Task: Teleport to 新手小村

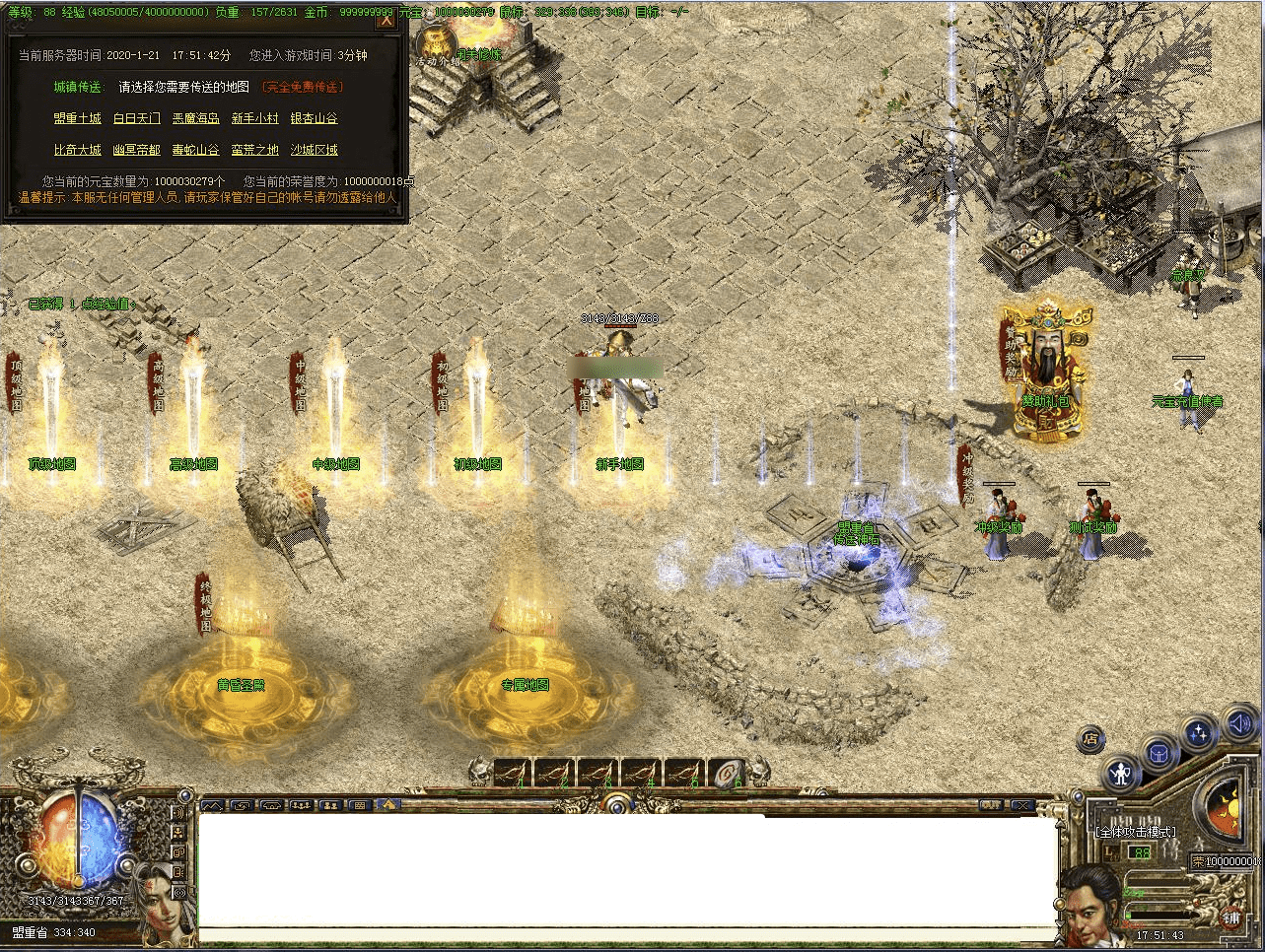Action: 254,118
